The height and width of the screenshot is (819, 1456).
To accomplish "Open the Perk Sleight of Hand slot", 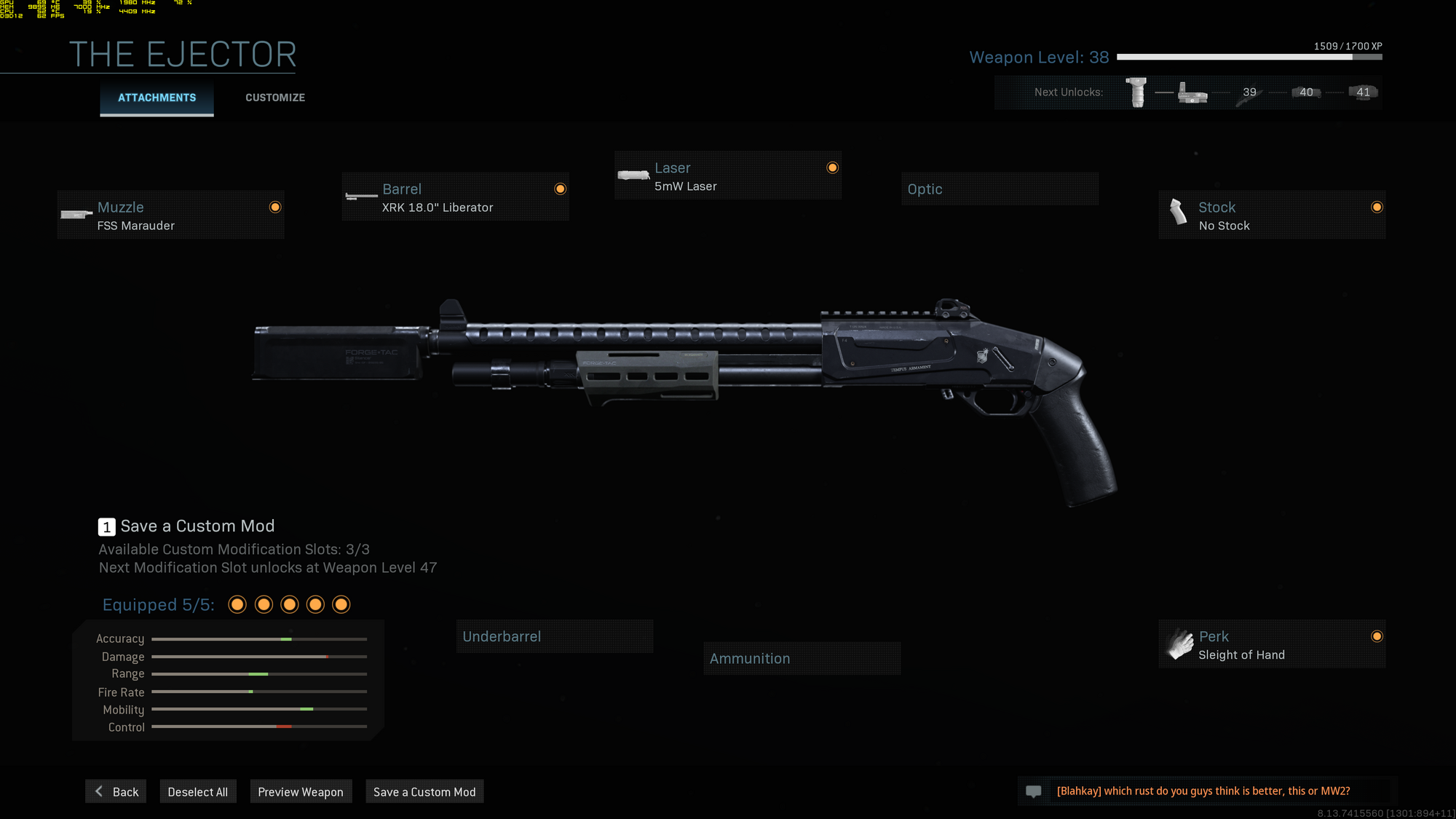I will coord(1271,644).
